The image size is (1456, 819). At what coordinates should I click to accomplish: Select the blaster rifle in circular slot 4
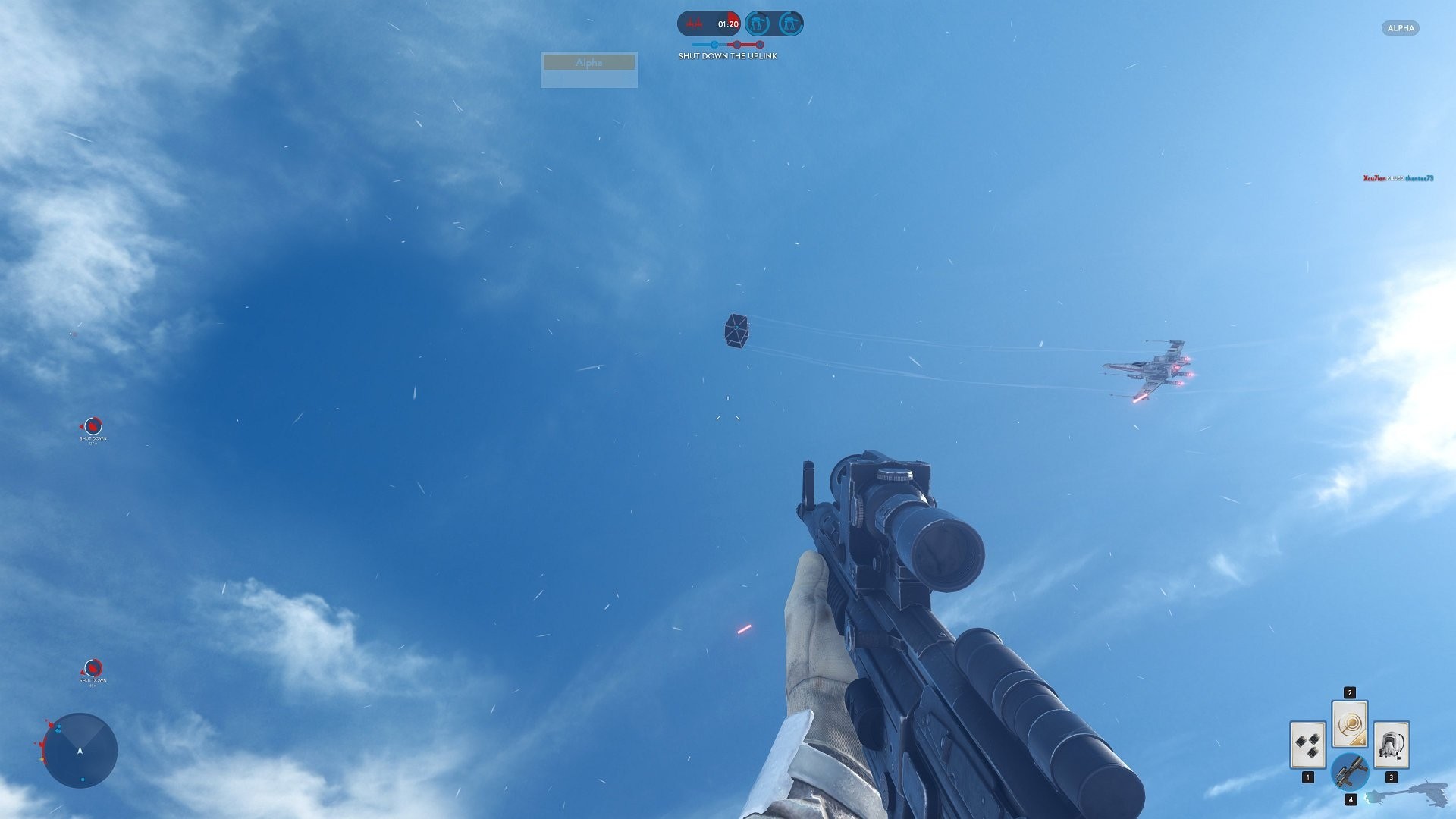(x=1351, y=772)
